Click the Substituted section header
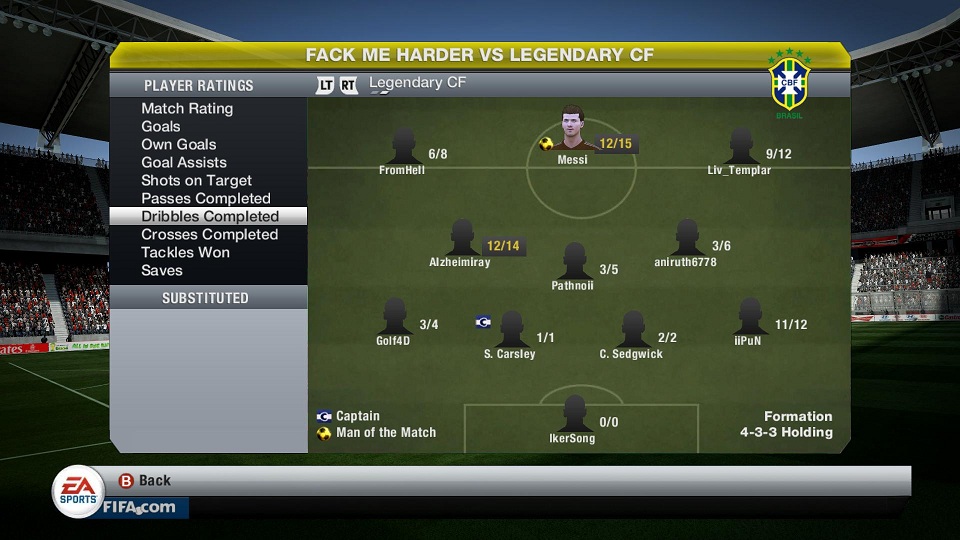 click(206, 298)
